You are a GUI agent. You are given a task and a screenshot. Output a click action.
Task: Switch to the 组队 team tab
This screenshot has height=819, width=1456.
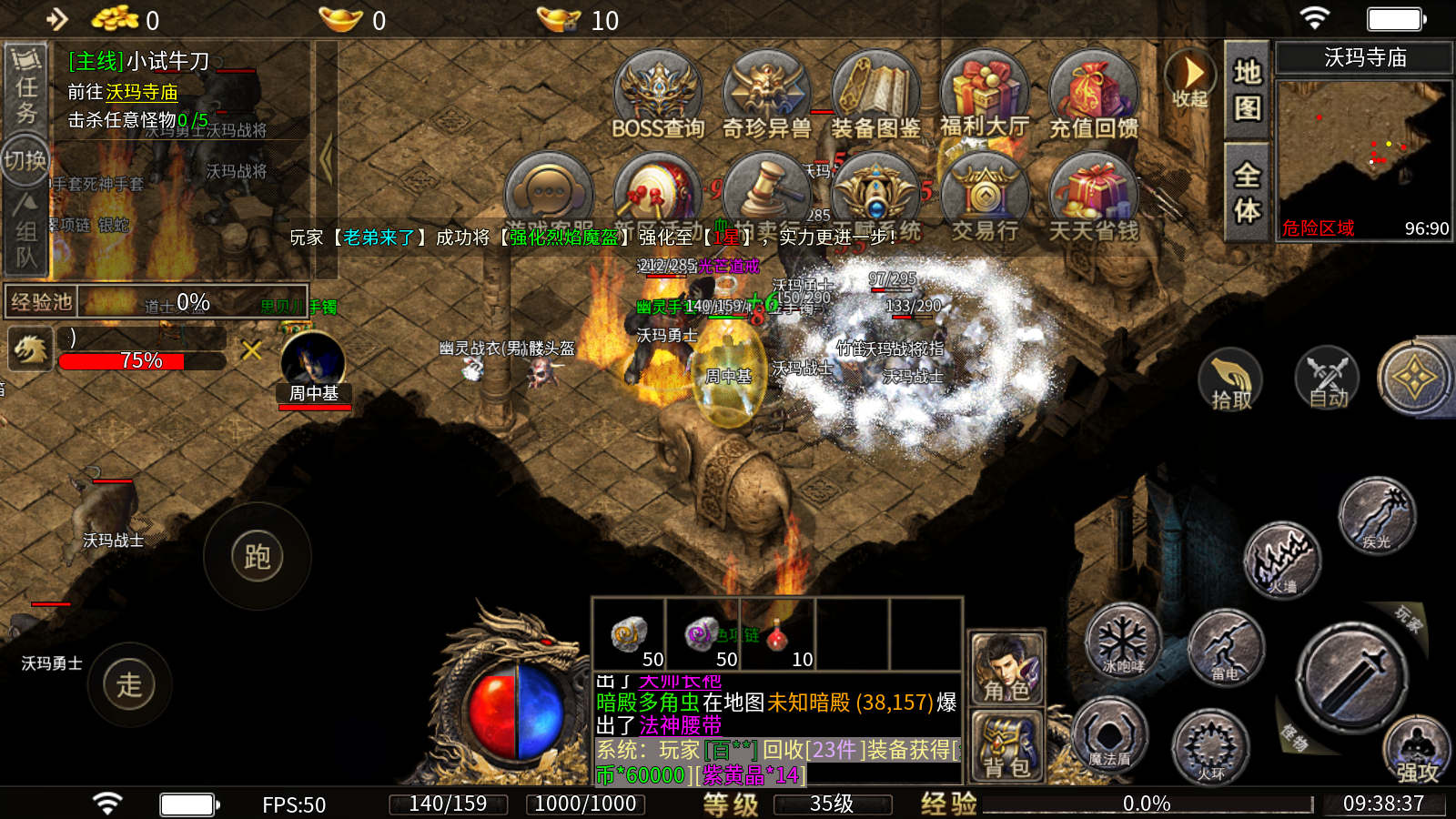[x=26, y=233]
